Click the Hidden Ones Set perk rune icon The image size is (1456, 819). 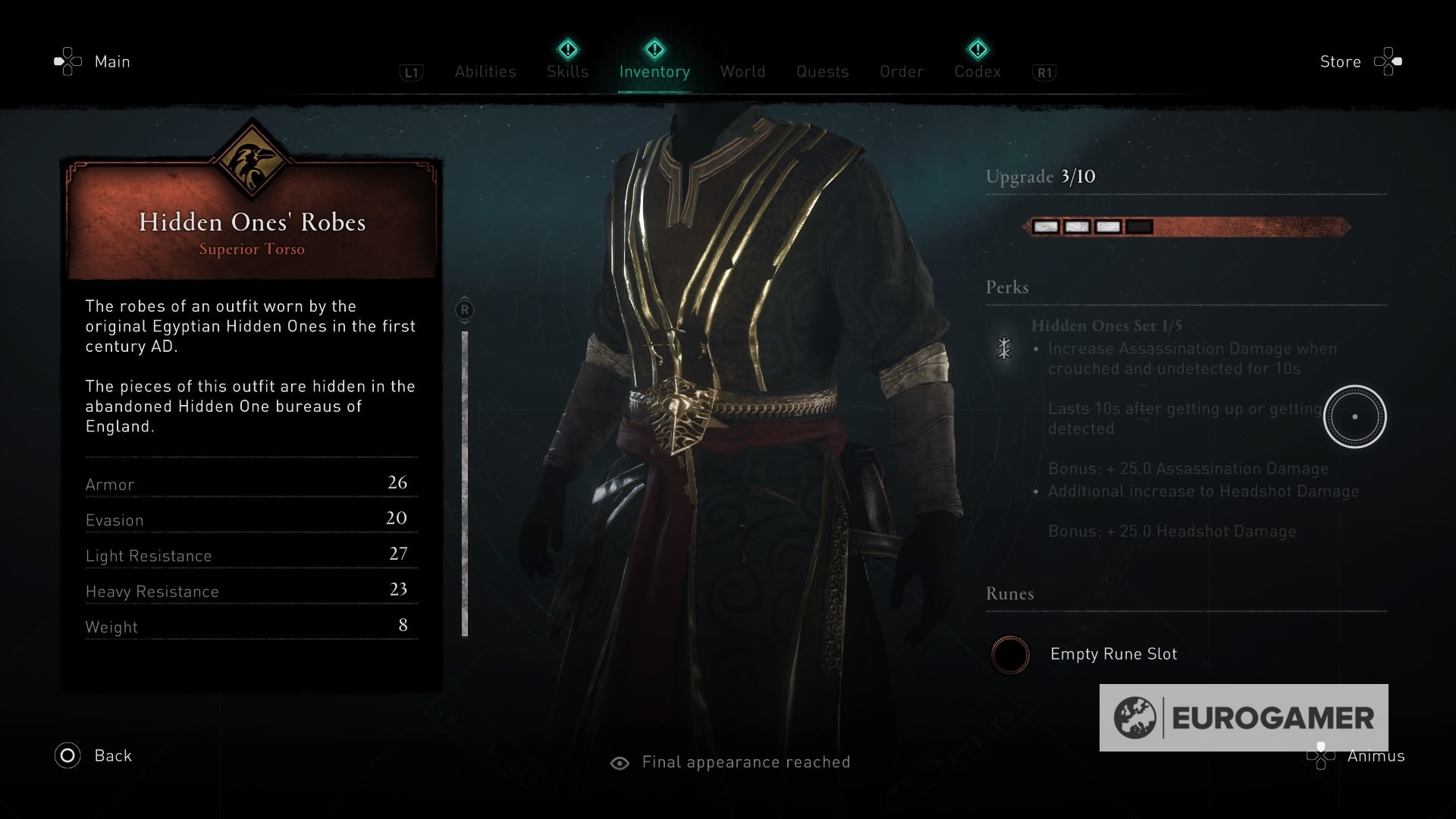[1005, 350]
